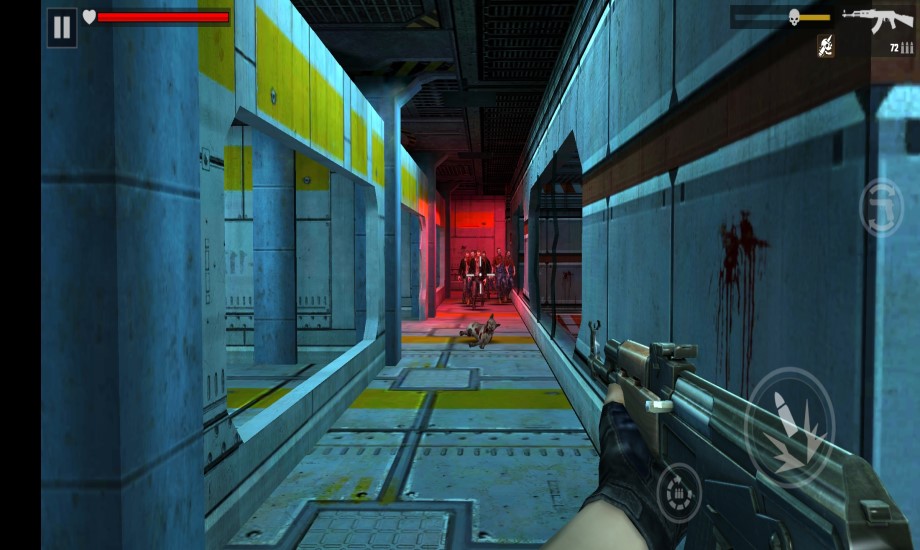
Task: Tap the fire button with bullet icon
Action: (x=790, y=428)
